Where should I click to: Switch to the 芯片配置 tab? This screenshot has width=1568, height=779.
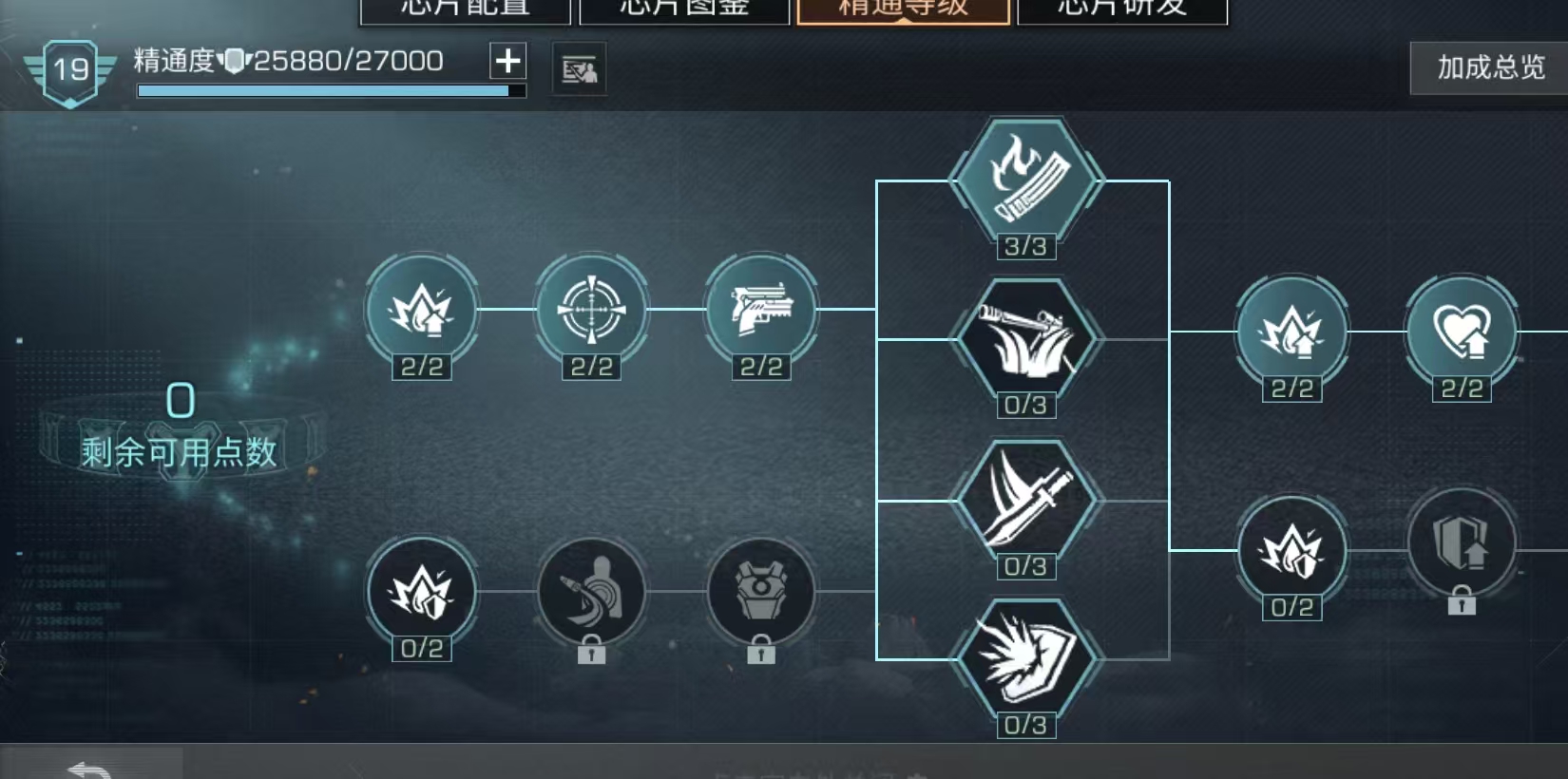[465, 9]
